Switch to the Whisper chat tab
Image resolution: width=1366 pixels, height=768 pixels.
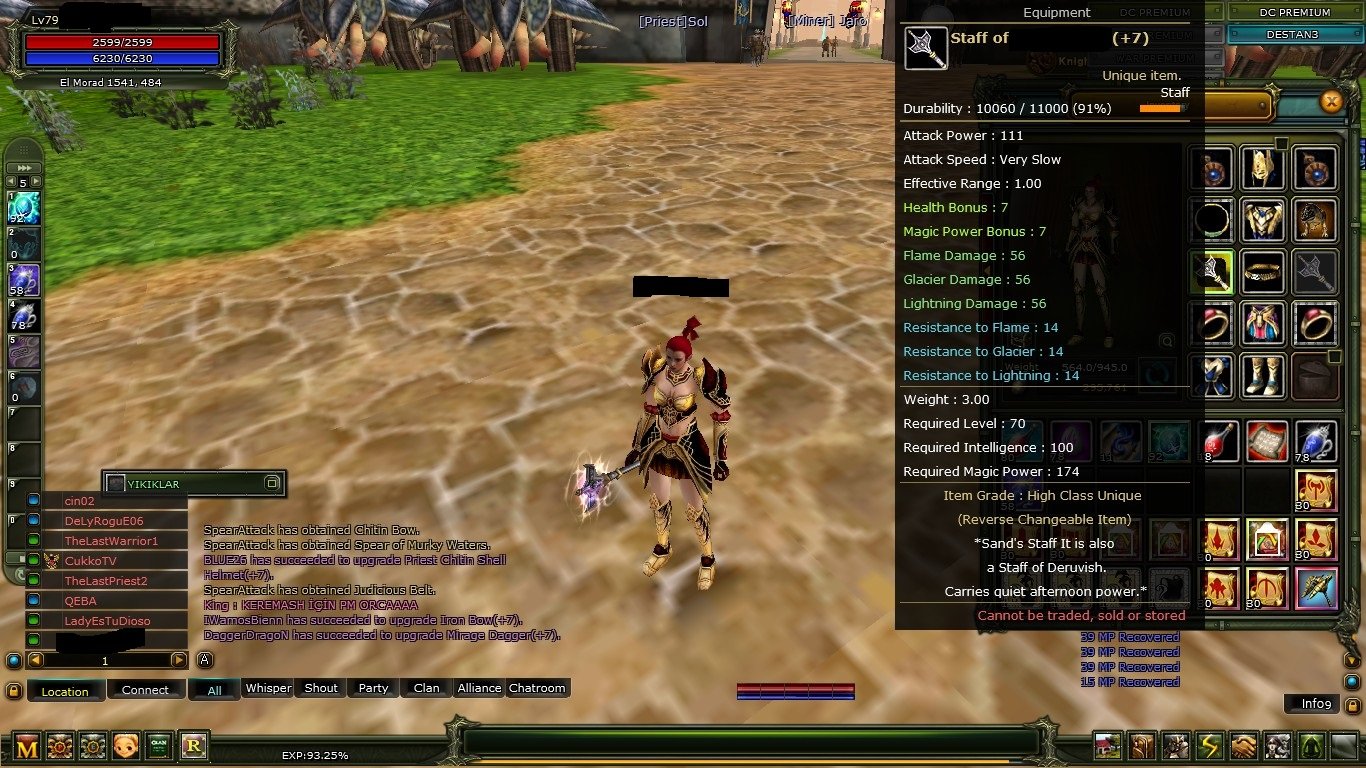pos(267,688)
